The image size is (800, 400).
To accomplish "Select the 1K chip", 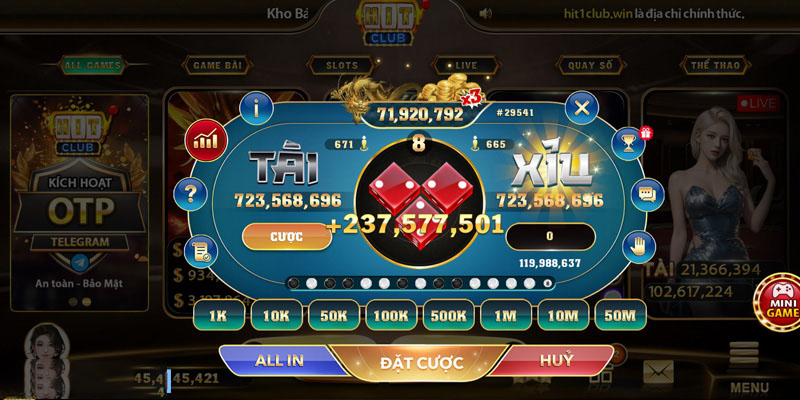I will pyautogui.click(x=219, y=315).
